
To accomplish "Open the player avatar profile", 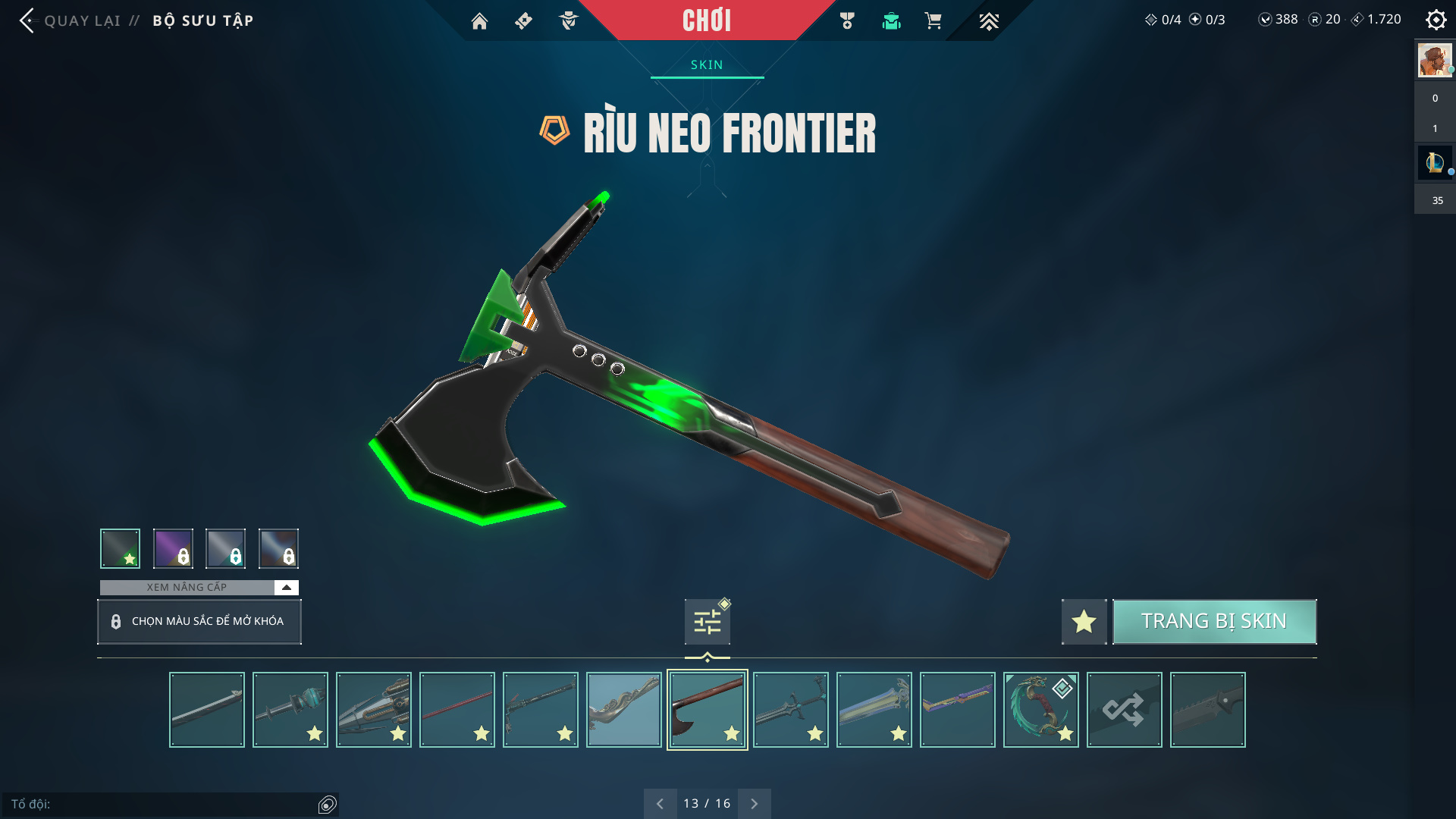I will tap(1435, 61).
